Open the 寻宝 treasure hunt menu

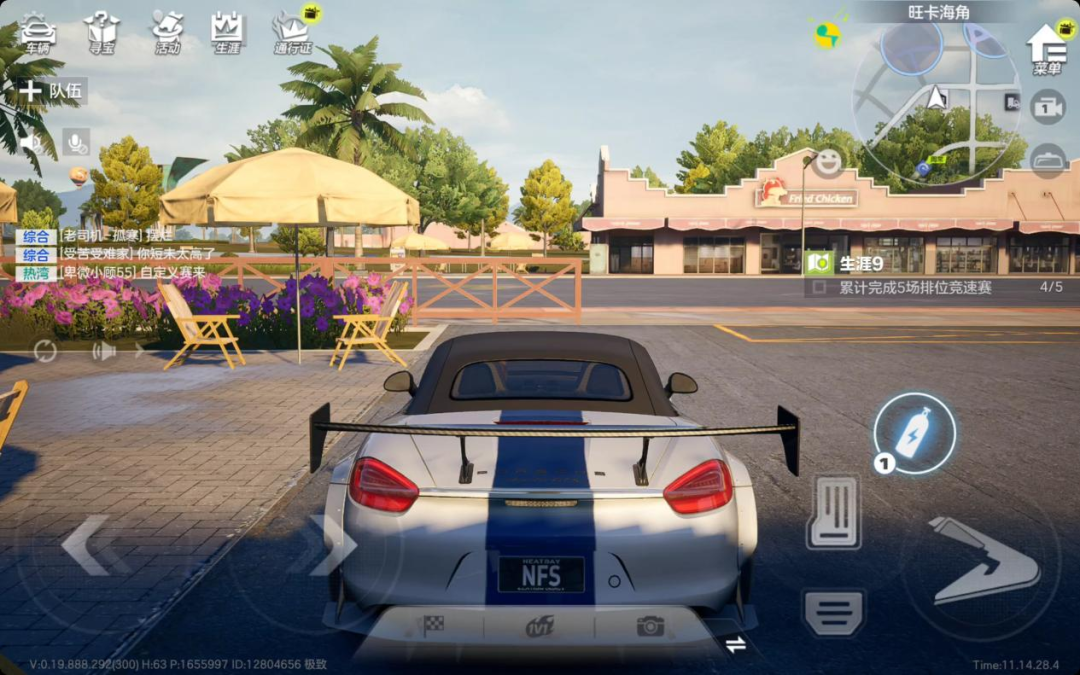(x=101, y=32)
